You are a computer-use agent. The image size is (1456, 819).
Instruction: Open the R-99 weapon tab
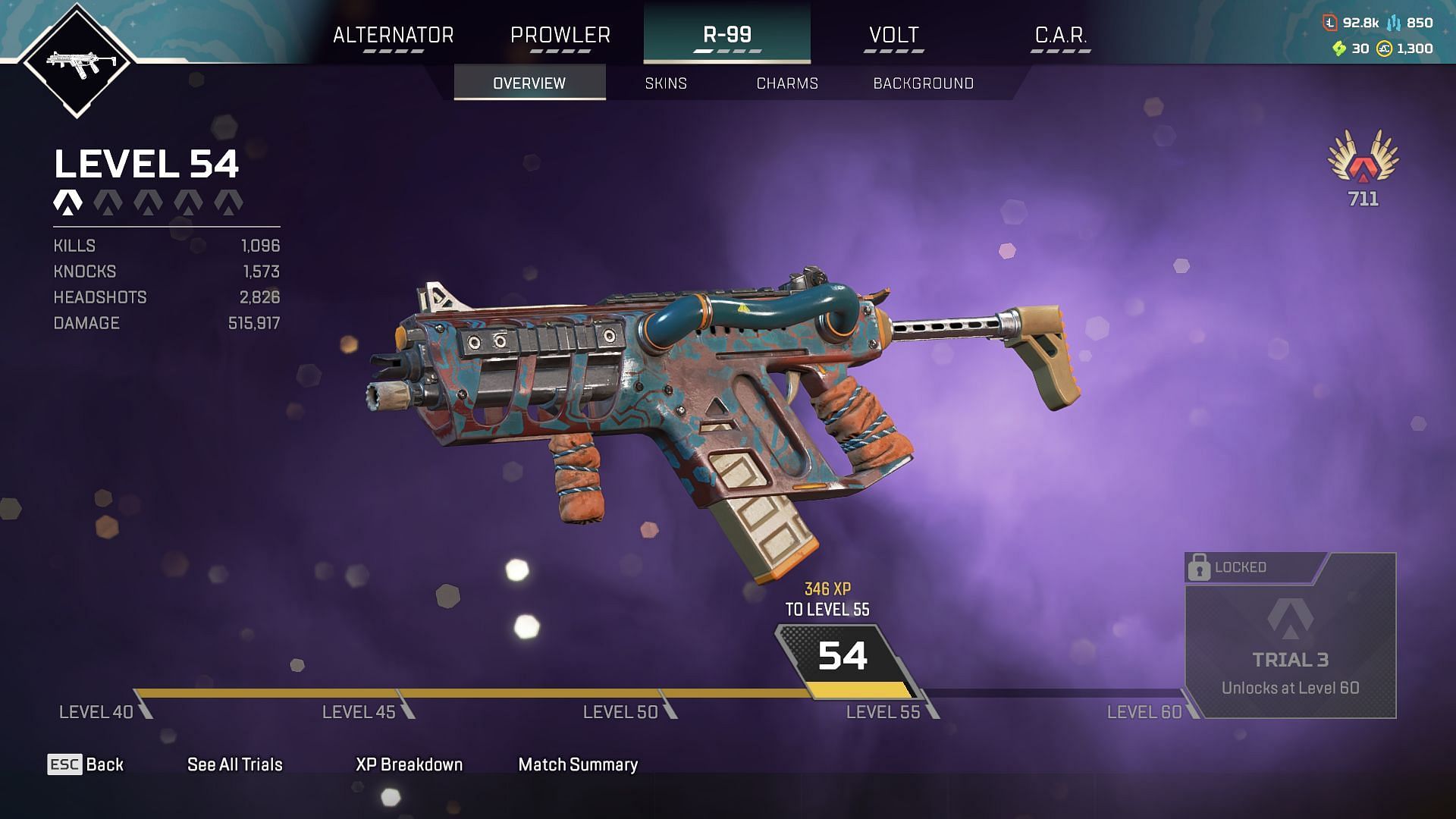[x=726, y=36]
